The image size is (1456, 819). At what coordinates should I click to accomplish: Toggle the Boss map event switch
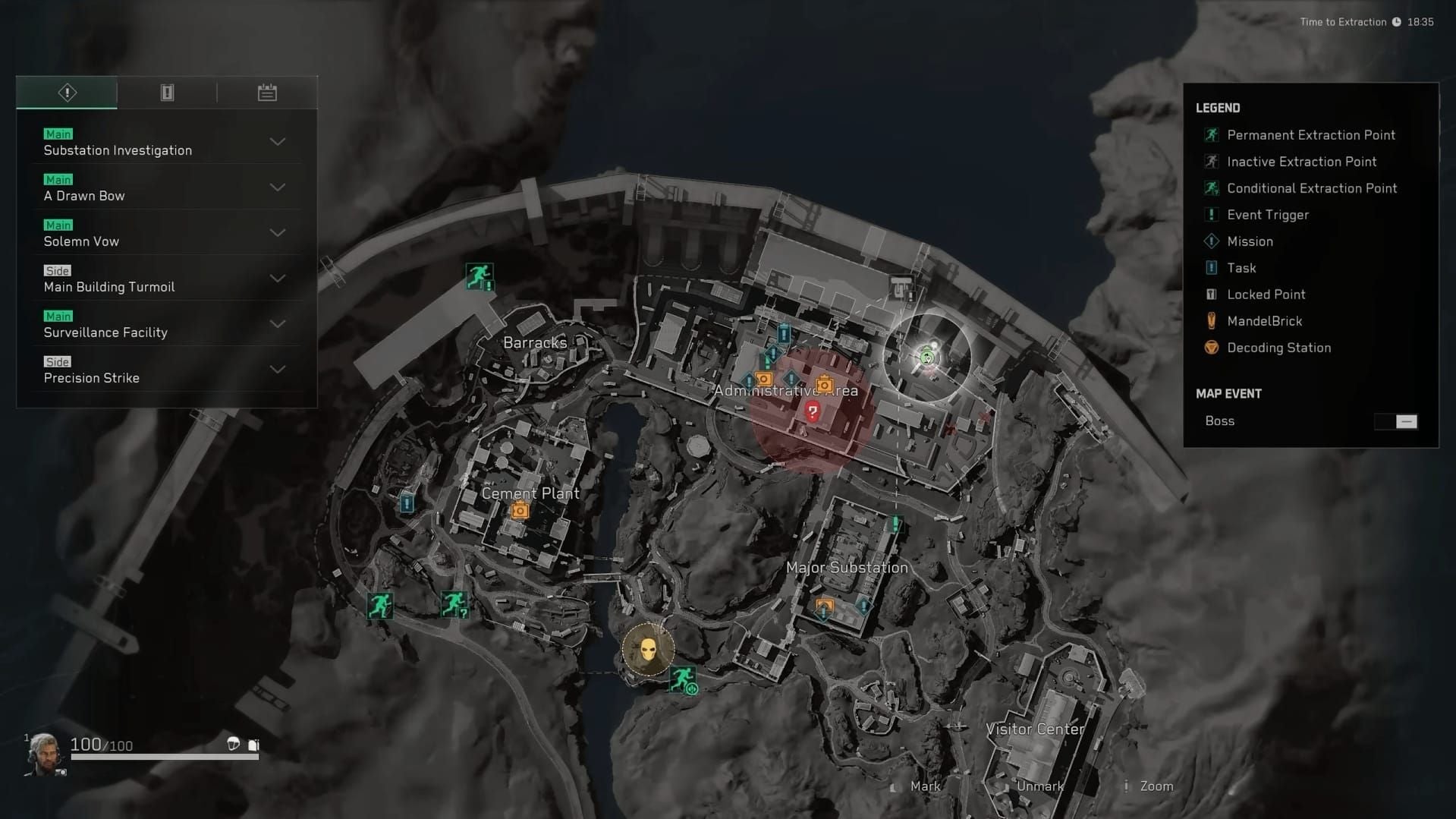(x=1396, y=421)
